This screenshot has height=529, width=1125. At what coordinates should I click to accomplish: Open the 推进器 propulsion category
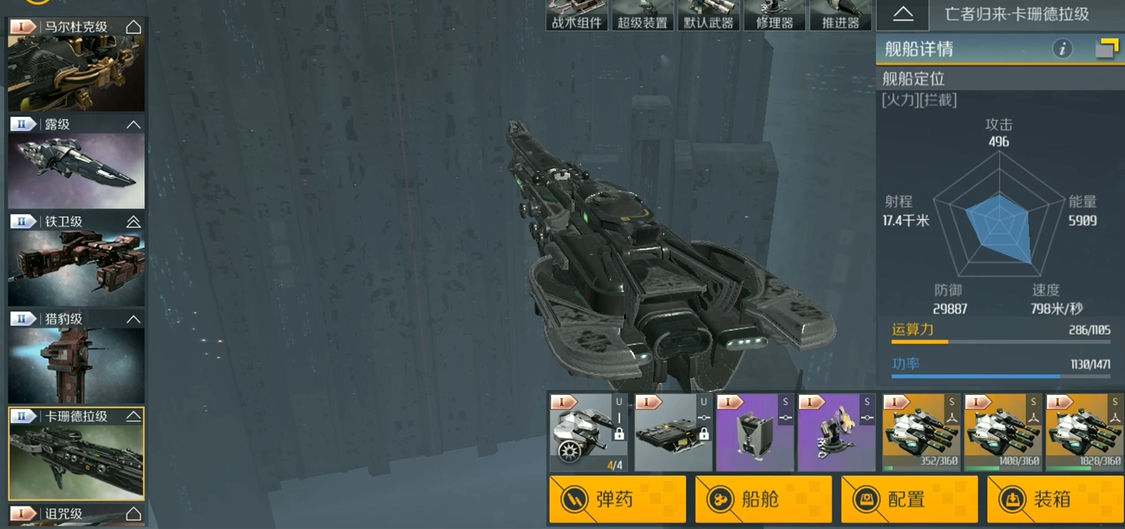[x=839, y=15]
